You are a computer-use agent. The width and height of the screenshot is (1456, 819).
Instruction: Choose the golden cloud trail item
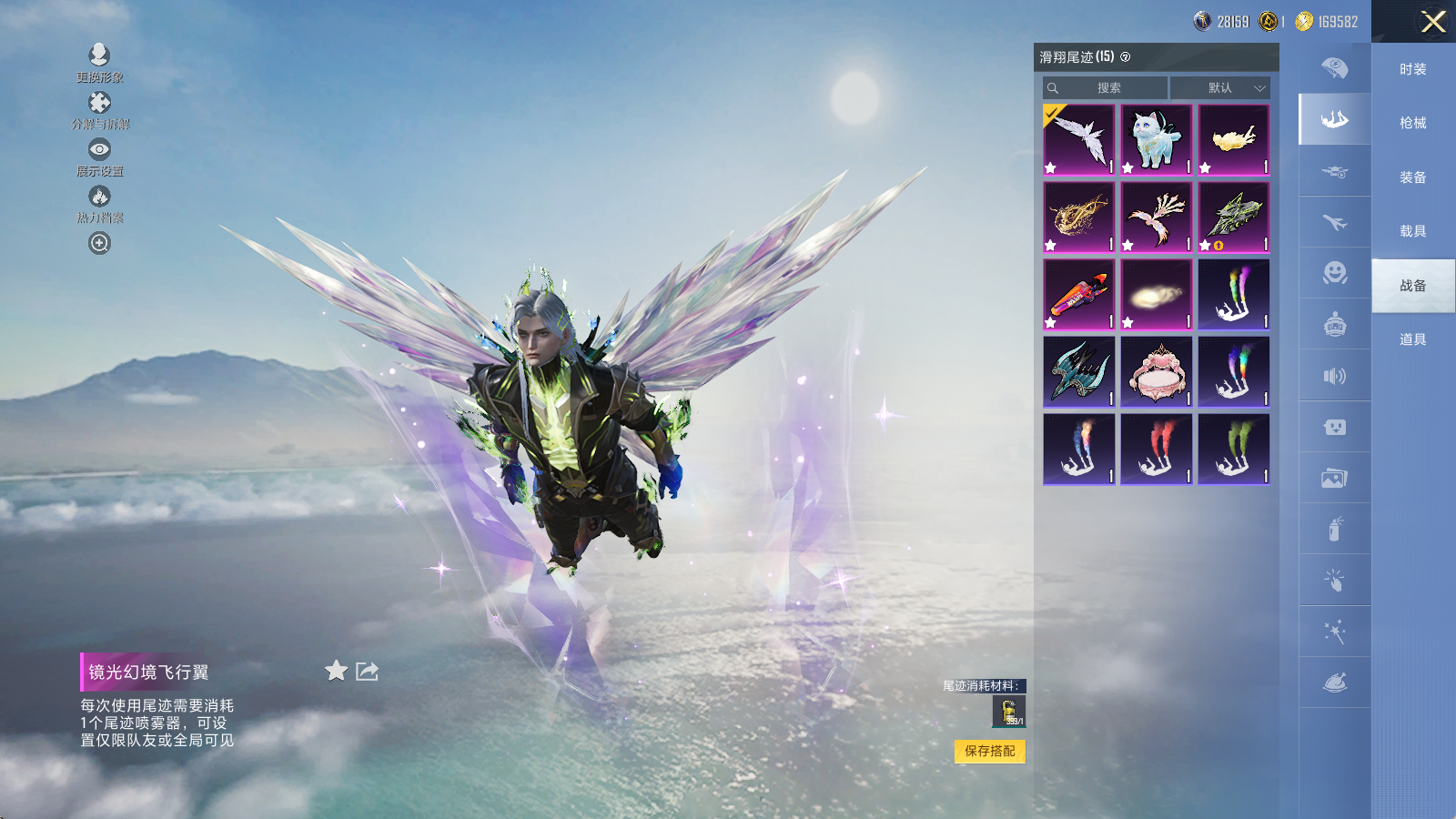(x=1233, y=139)
